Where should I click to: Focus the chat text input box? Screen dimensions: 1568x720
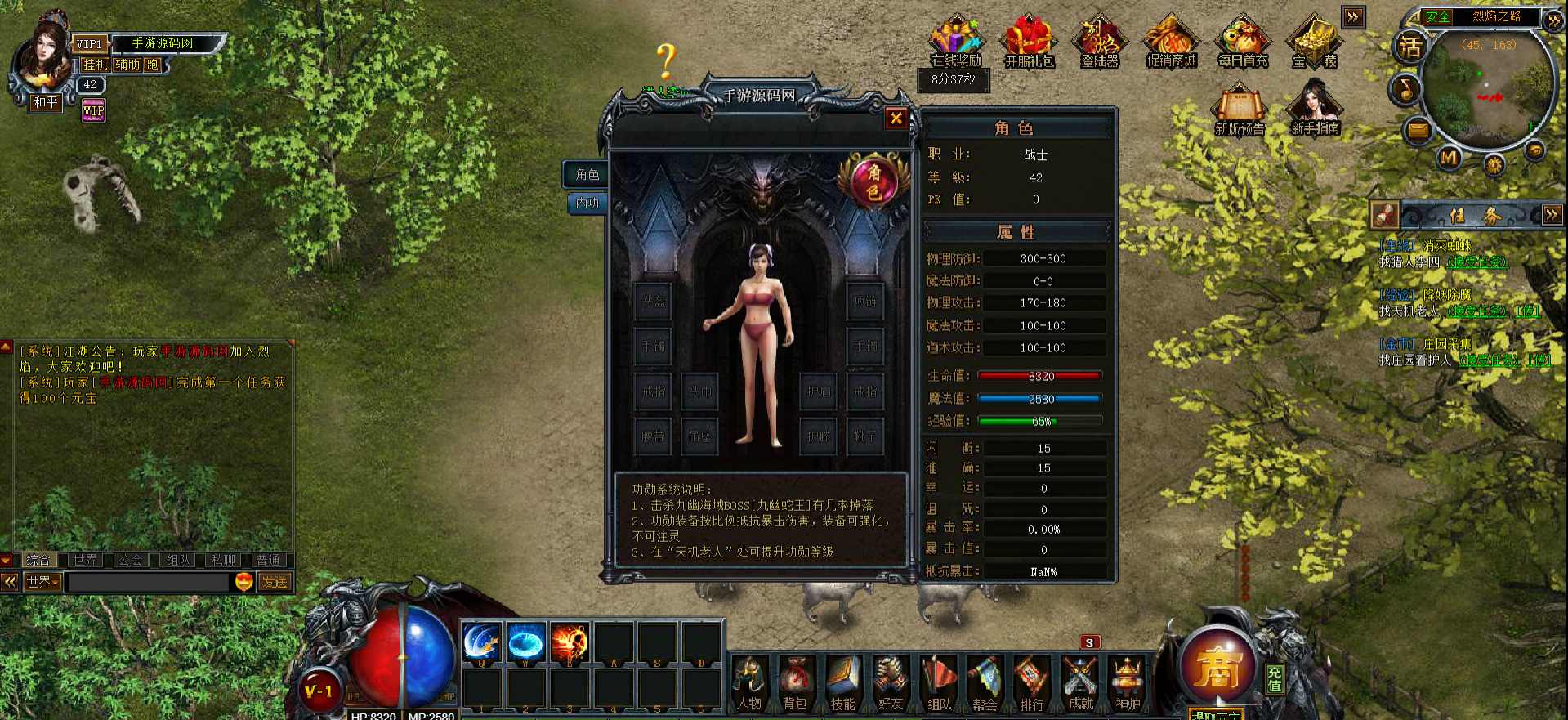click(x=147, y=582)
